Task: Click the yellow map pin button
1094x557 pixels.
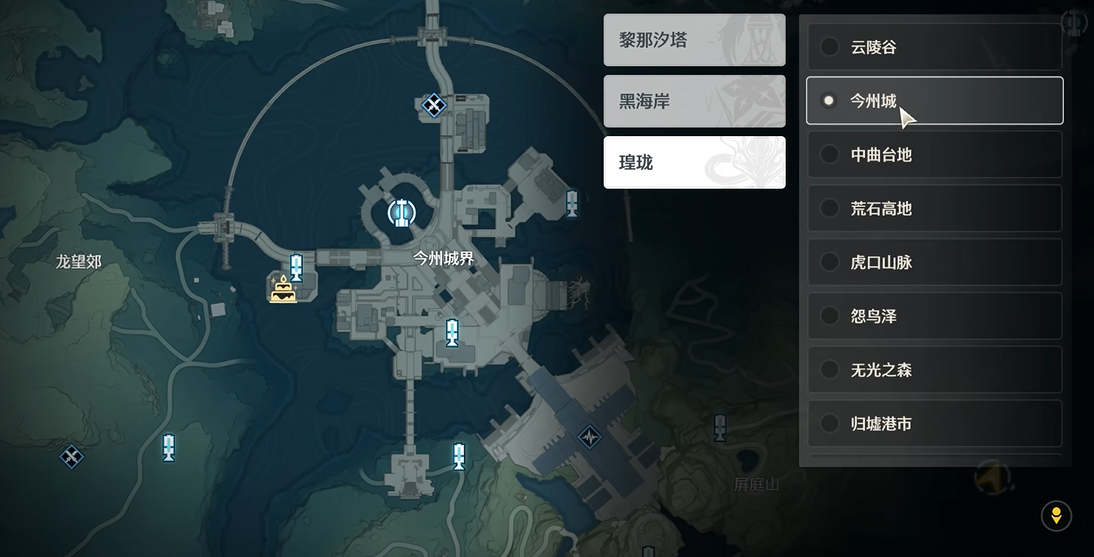Action: pos(1056,516)
